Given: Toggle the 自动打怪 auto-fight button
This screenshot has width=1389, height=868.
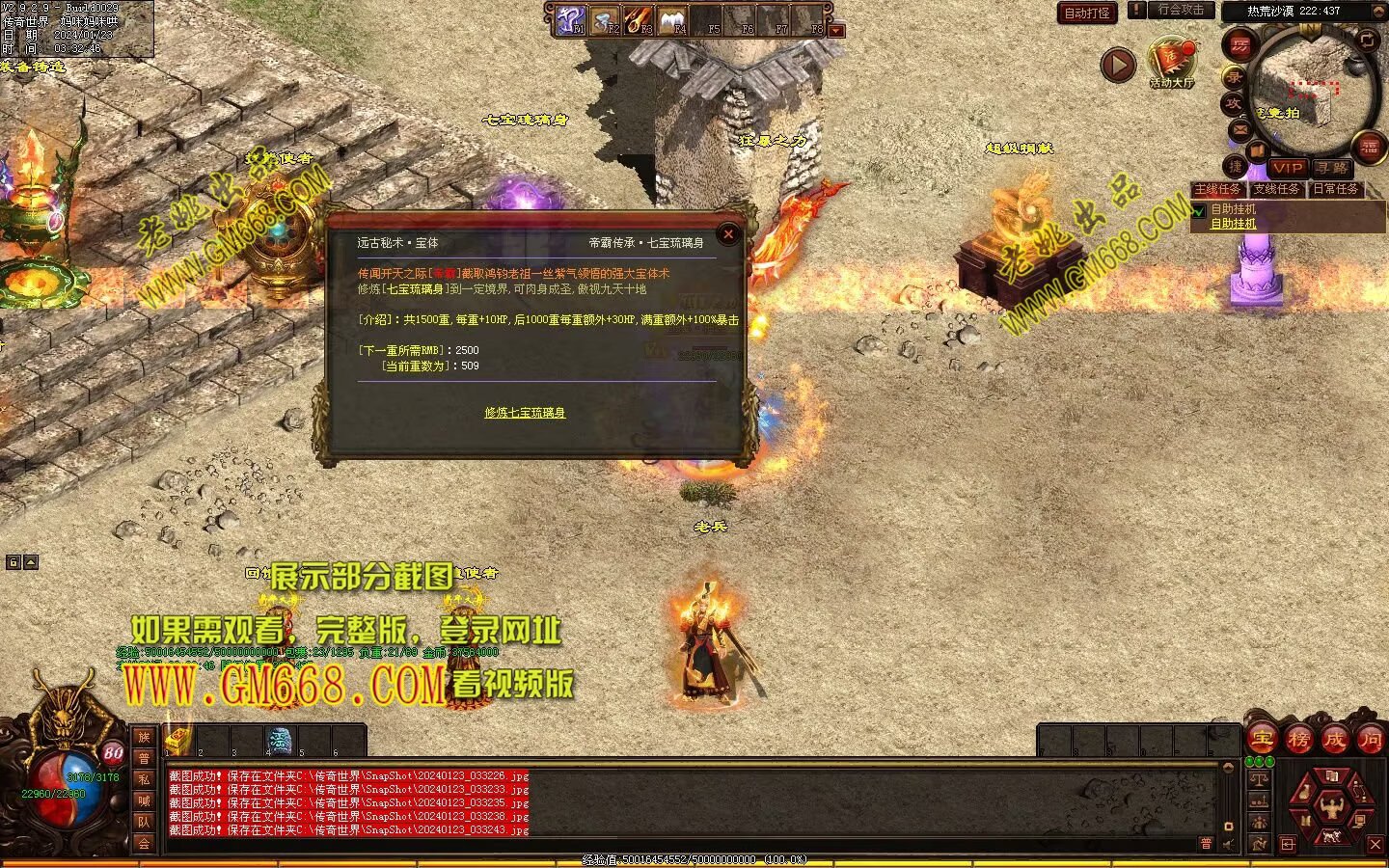Looking at the screenshot, I should pyautogui.click(x=1087, y=13).
